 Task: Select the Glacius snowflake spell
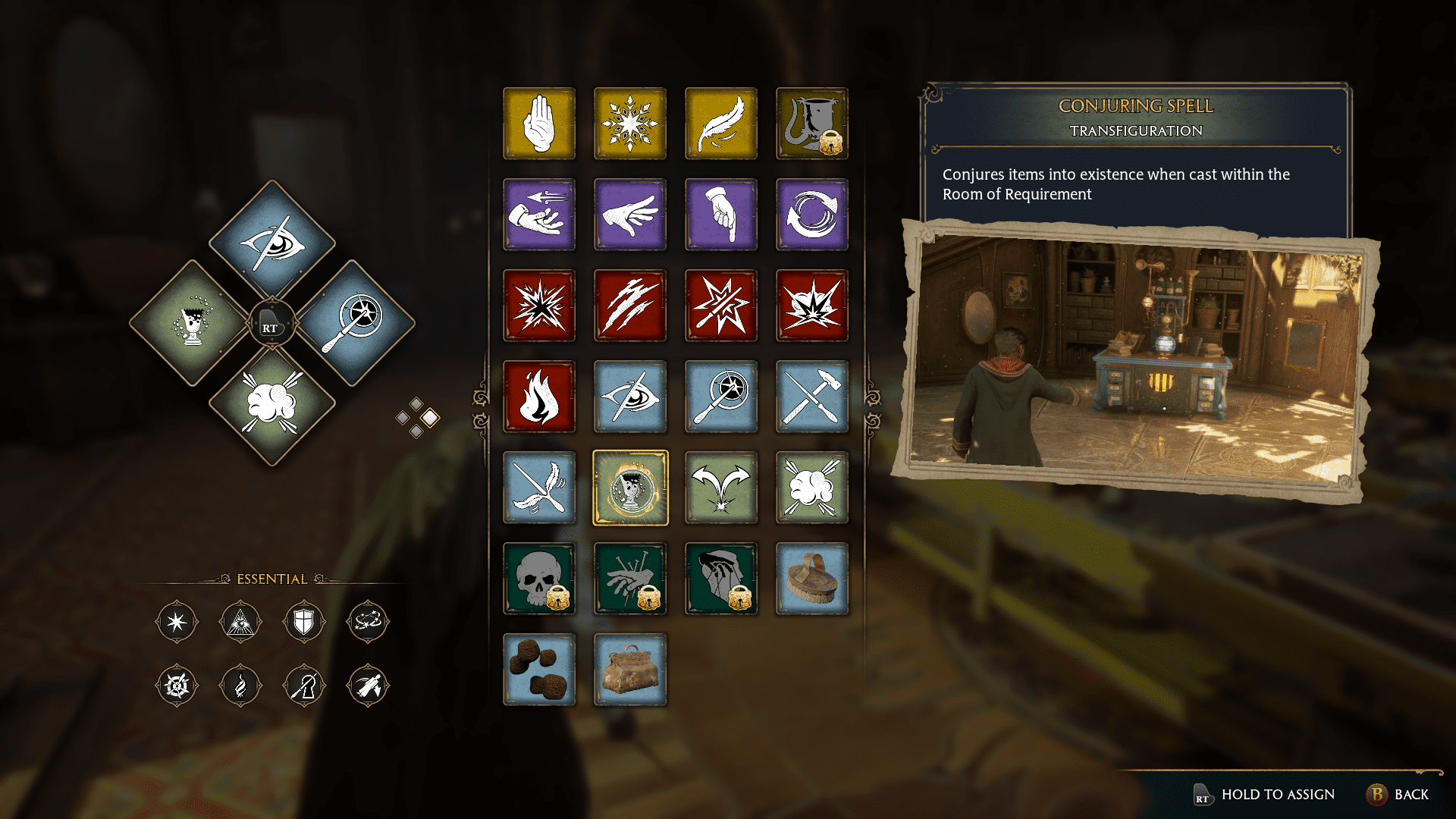coord(630,124)
